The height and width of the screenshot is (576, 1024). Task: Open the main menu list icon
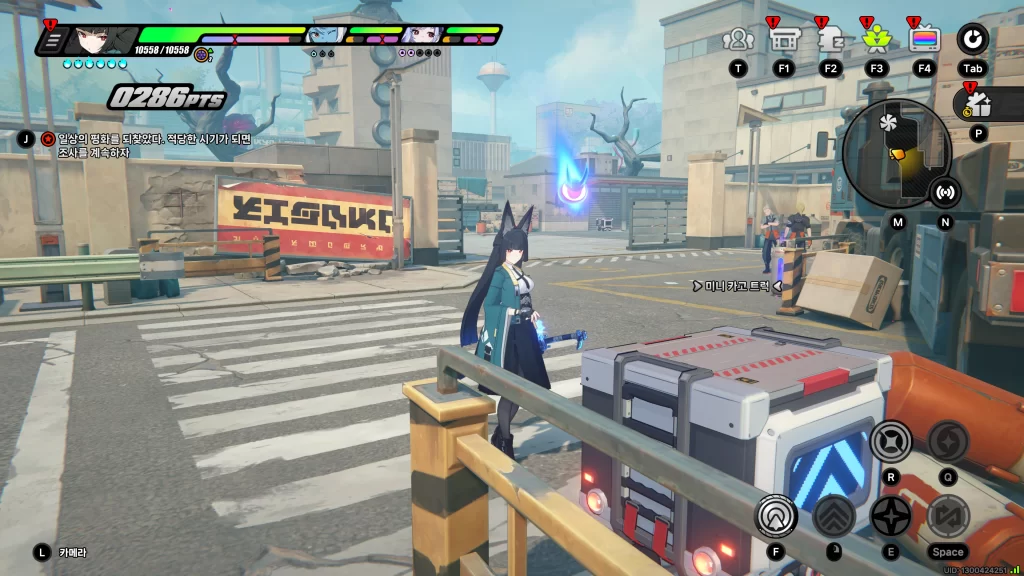click(x=53, y=41)
